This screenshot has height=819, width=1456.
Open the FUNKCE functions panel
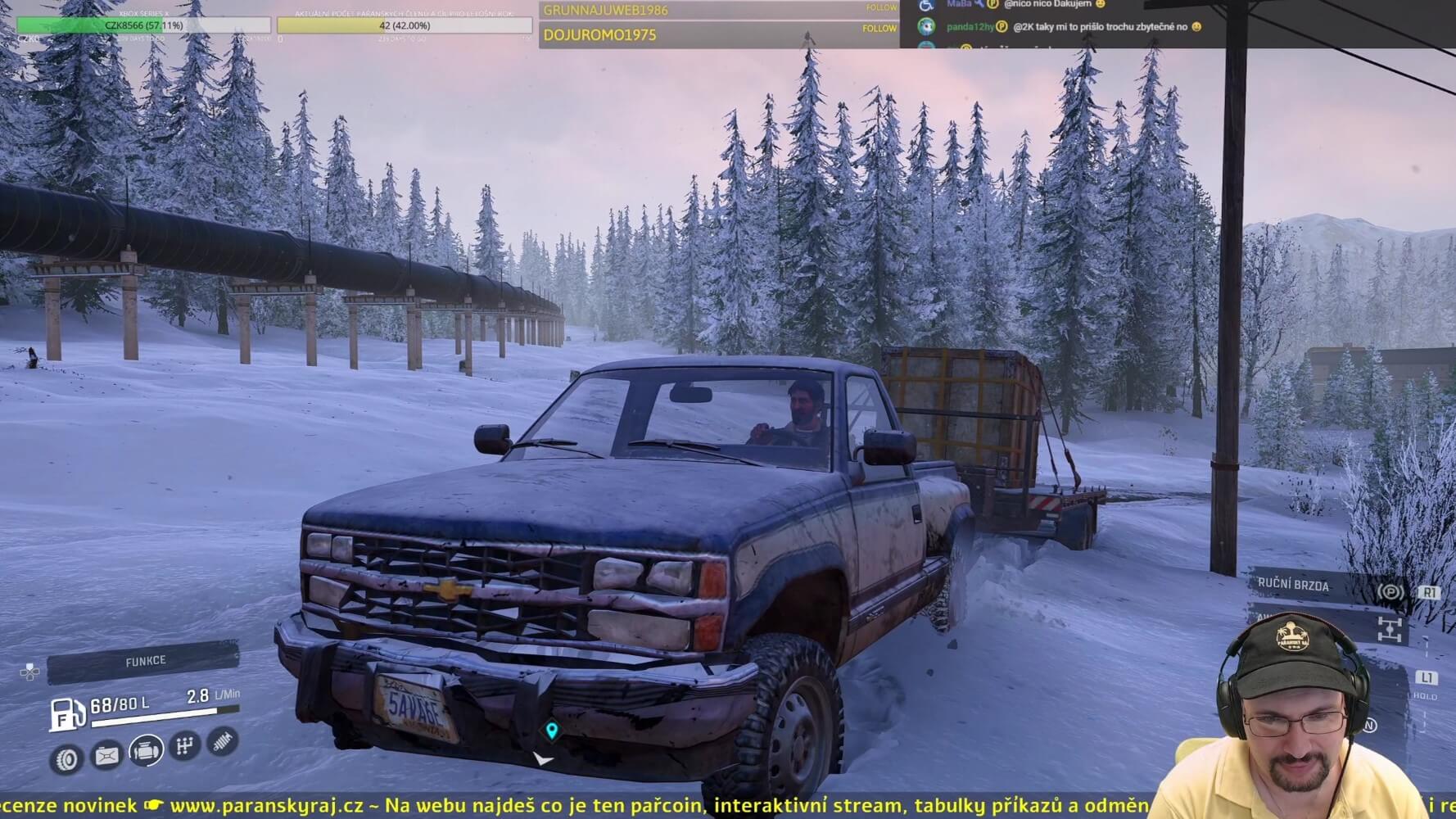[144, 662]
